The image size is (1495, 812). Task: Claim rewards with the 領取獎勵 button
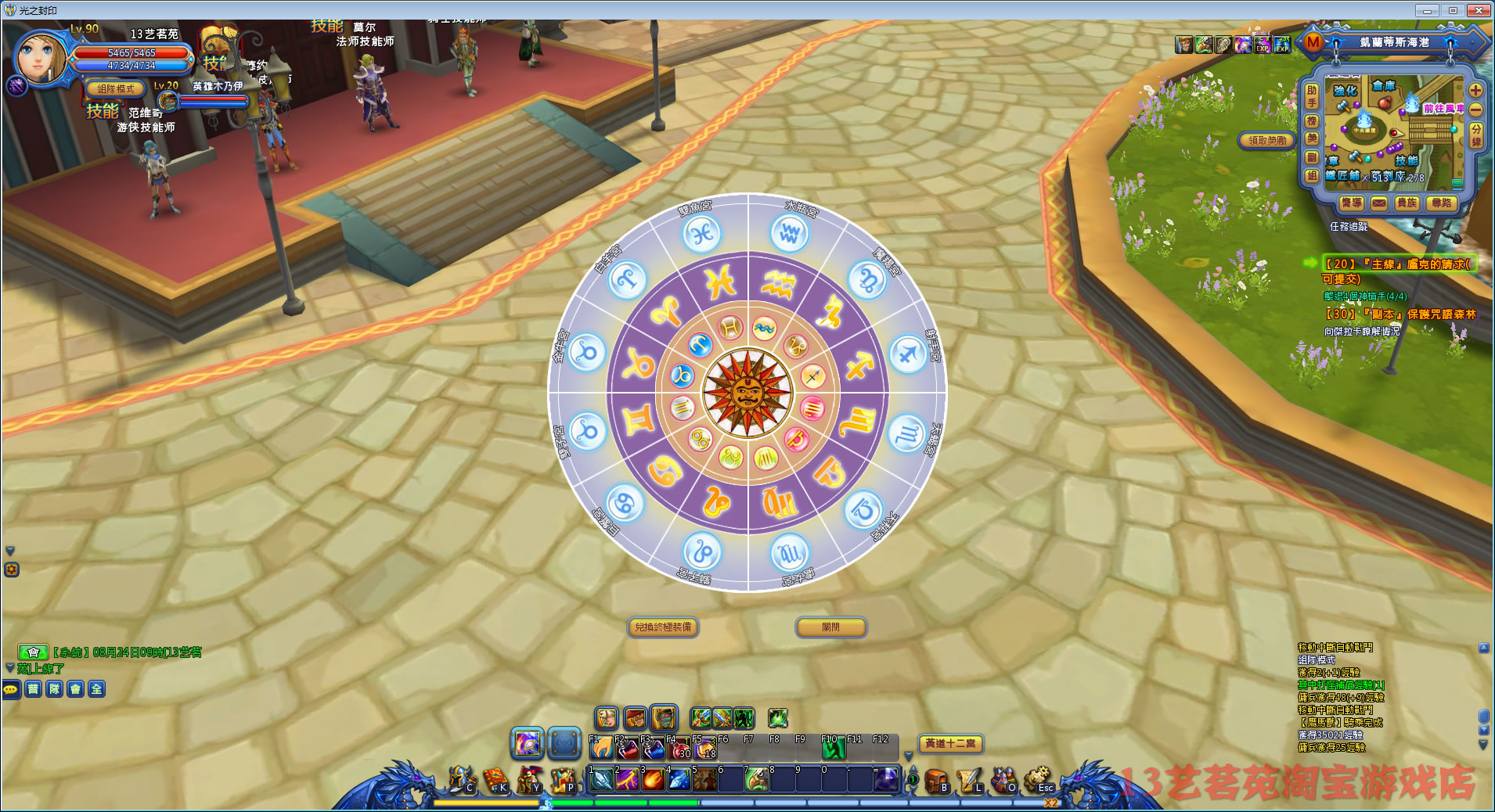[x=1266, y=140]
